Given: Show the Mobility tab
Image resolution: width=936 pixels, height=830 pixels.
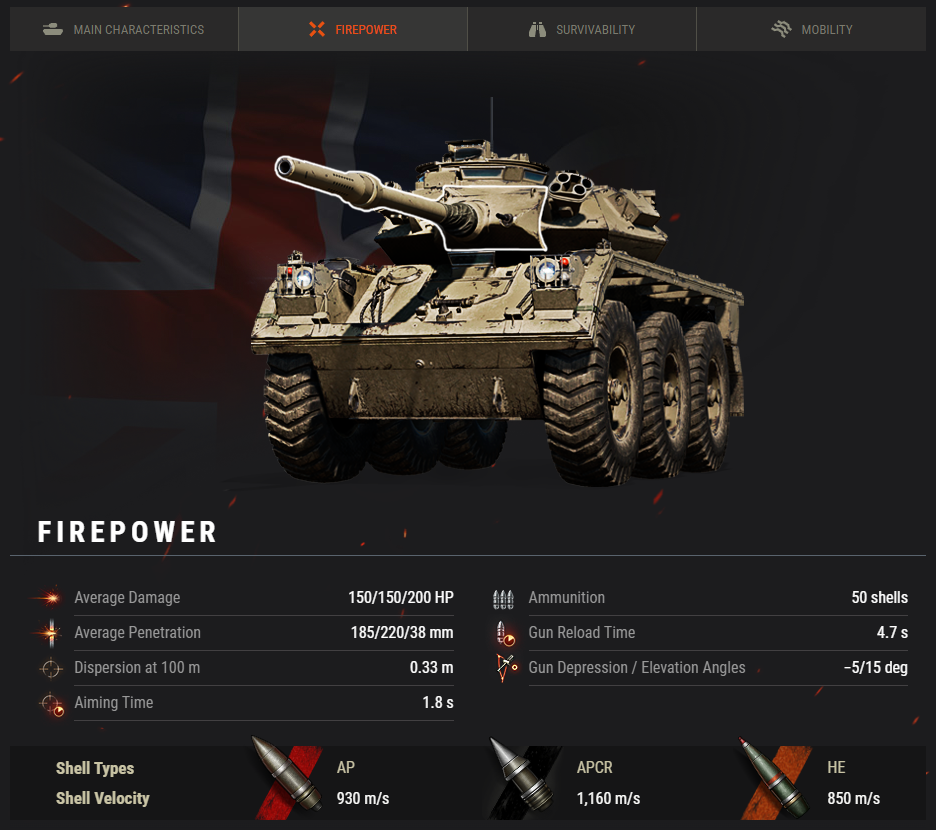Looking at the screenshot, I should pos(811,29).
